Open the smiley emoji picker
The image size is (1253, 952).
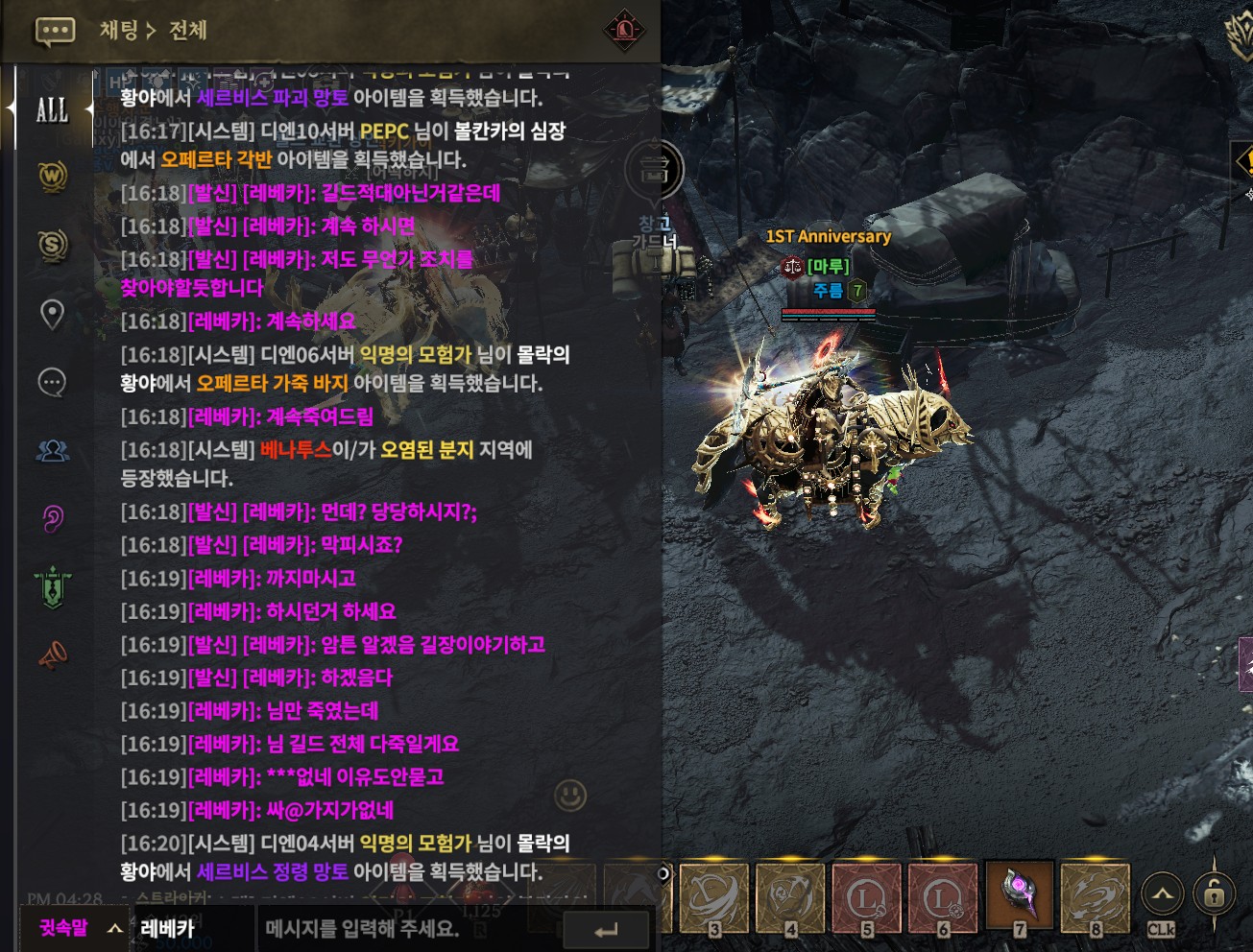[570, 796]
